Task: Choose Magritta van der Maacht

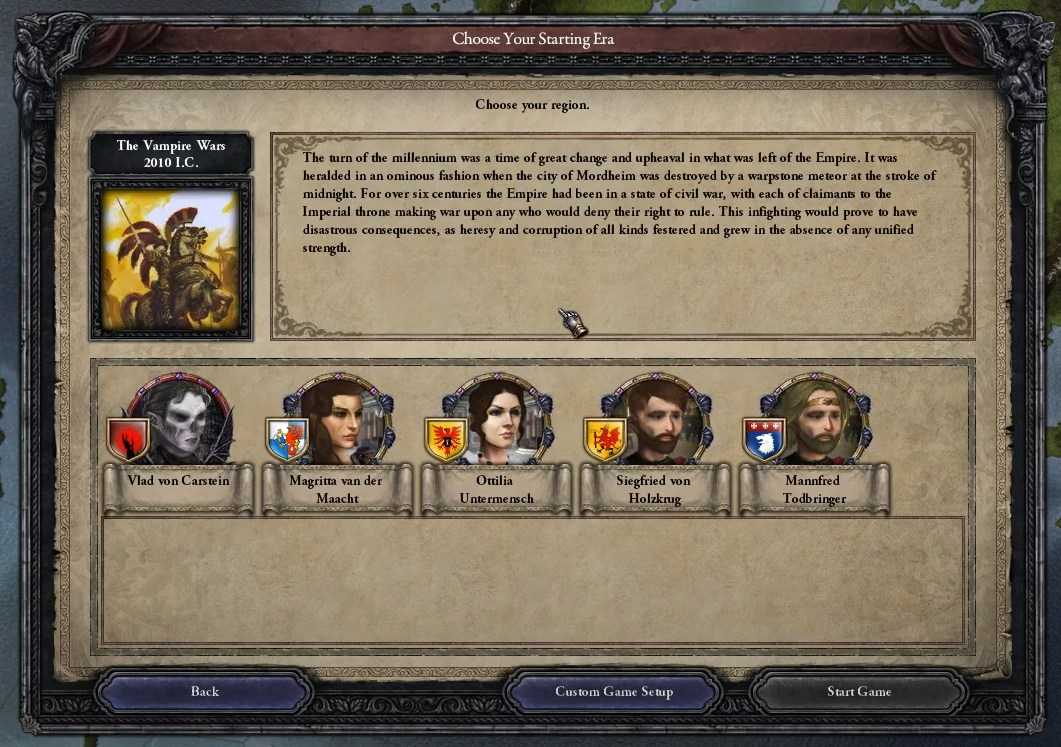Action: [x=338, y=421]
